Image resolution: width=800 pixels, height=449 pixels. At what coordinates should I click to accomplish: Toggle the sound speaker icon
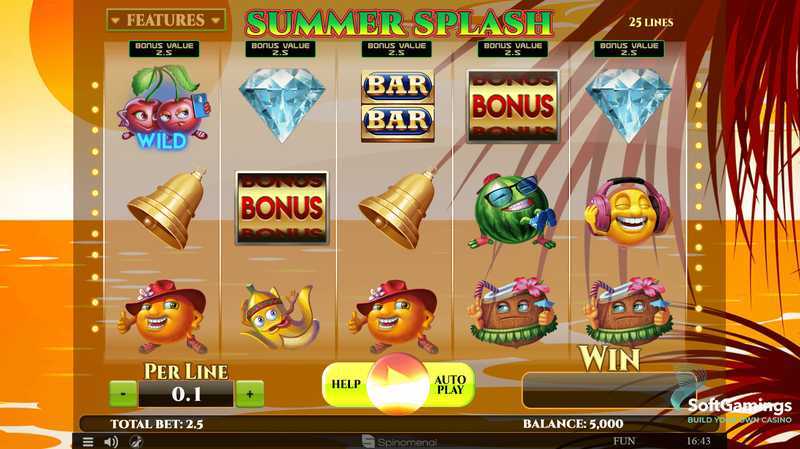click(111, 441)
